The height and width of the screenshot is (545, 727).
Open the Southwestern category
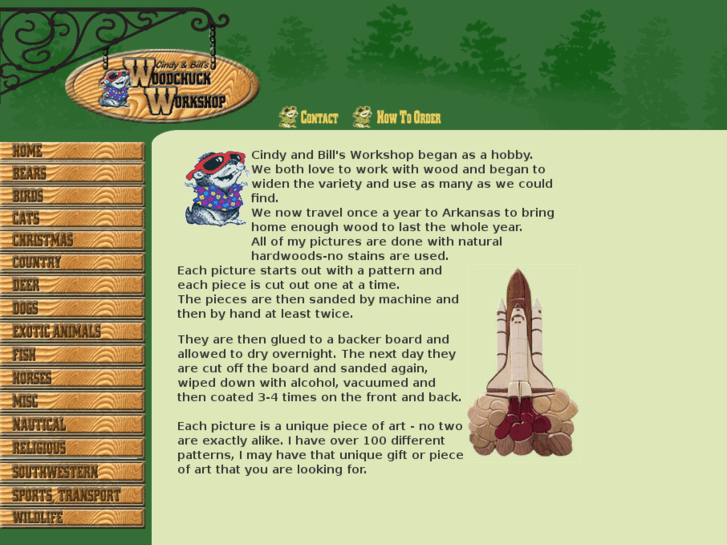coord(72,472)
